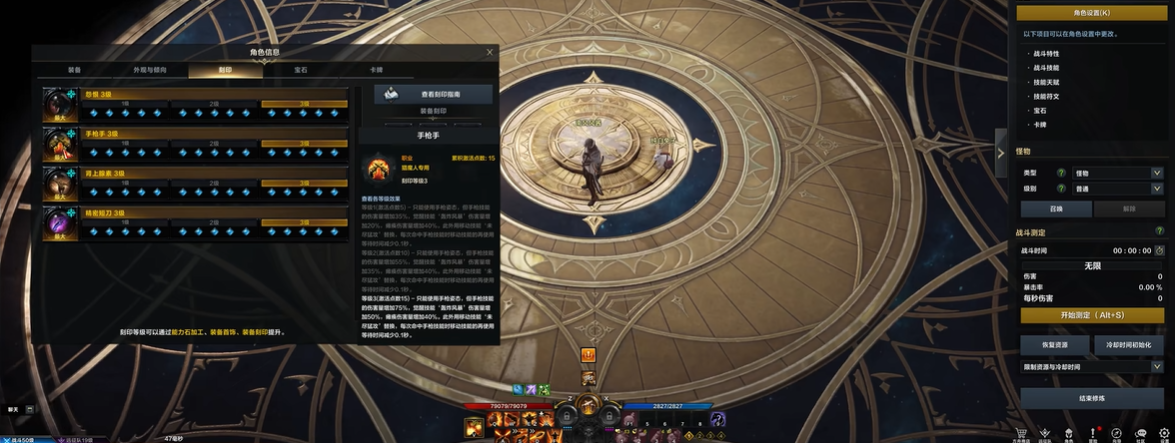End training with the 结束修炼 button

pyautogui.click(x=1091, y=398)
